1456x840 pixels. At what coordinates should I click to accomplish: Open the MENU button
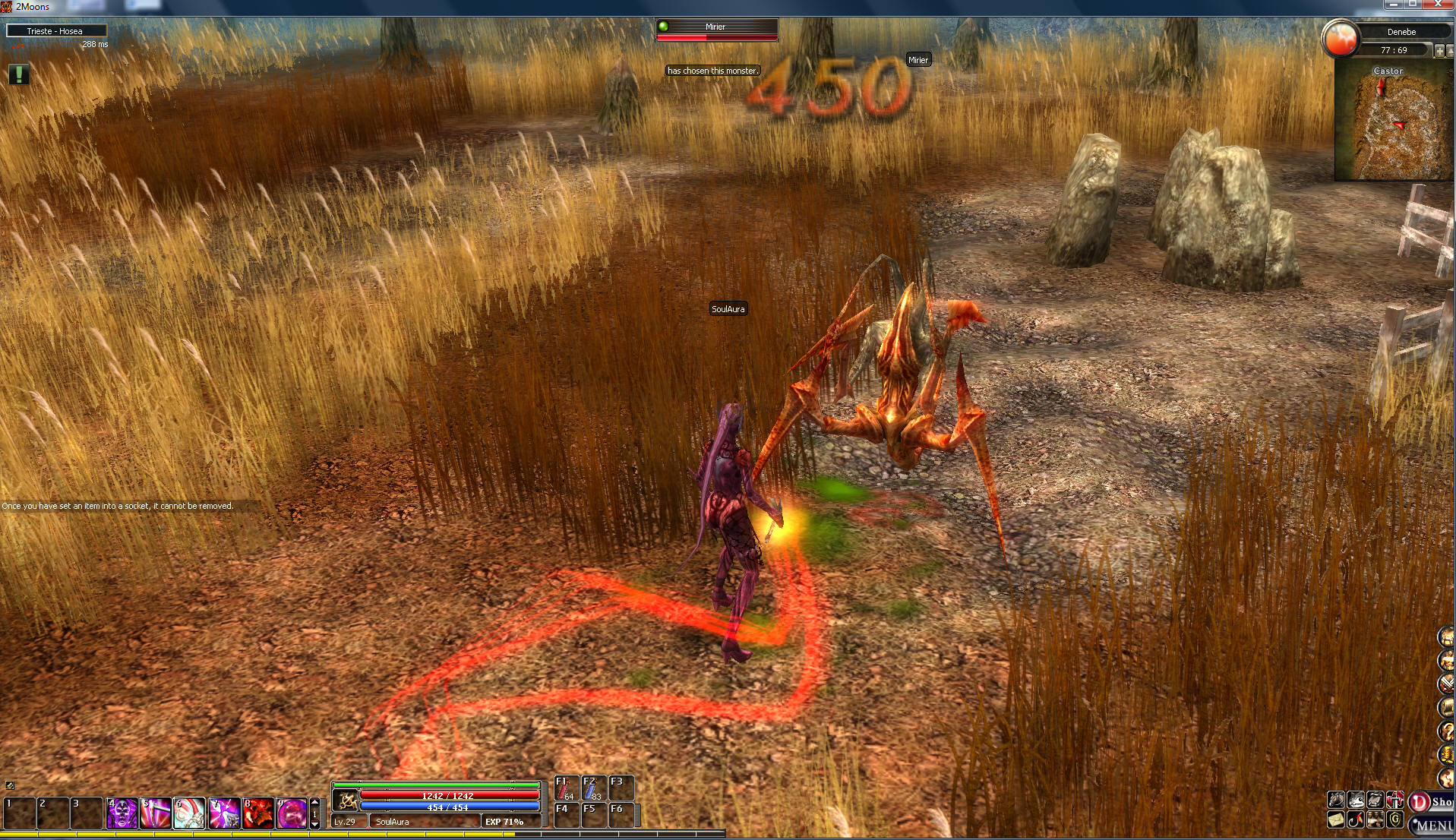click(1433, 825)
